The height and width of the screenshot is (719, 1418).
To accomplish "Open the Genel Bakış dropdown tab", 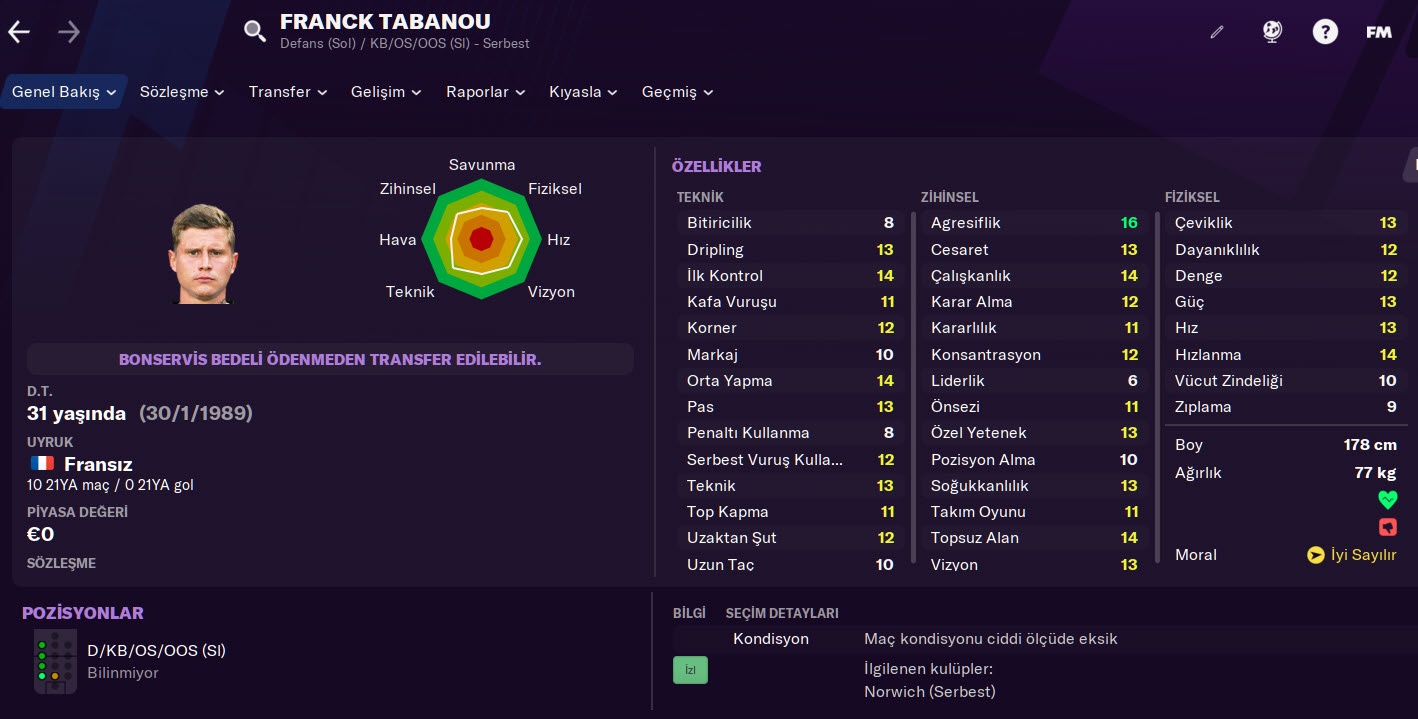I will [64, 92].
